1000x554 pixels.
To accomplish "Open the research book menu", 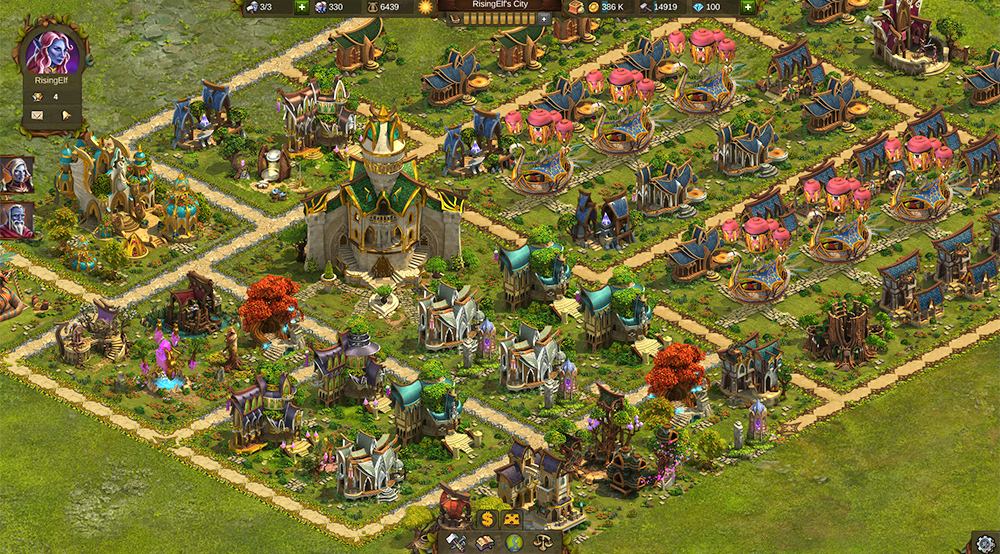I will (486, 542).
